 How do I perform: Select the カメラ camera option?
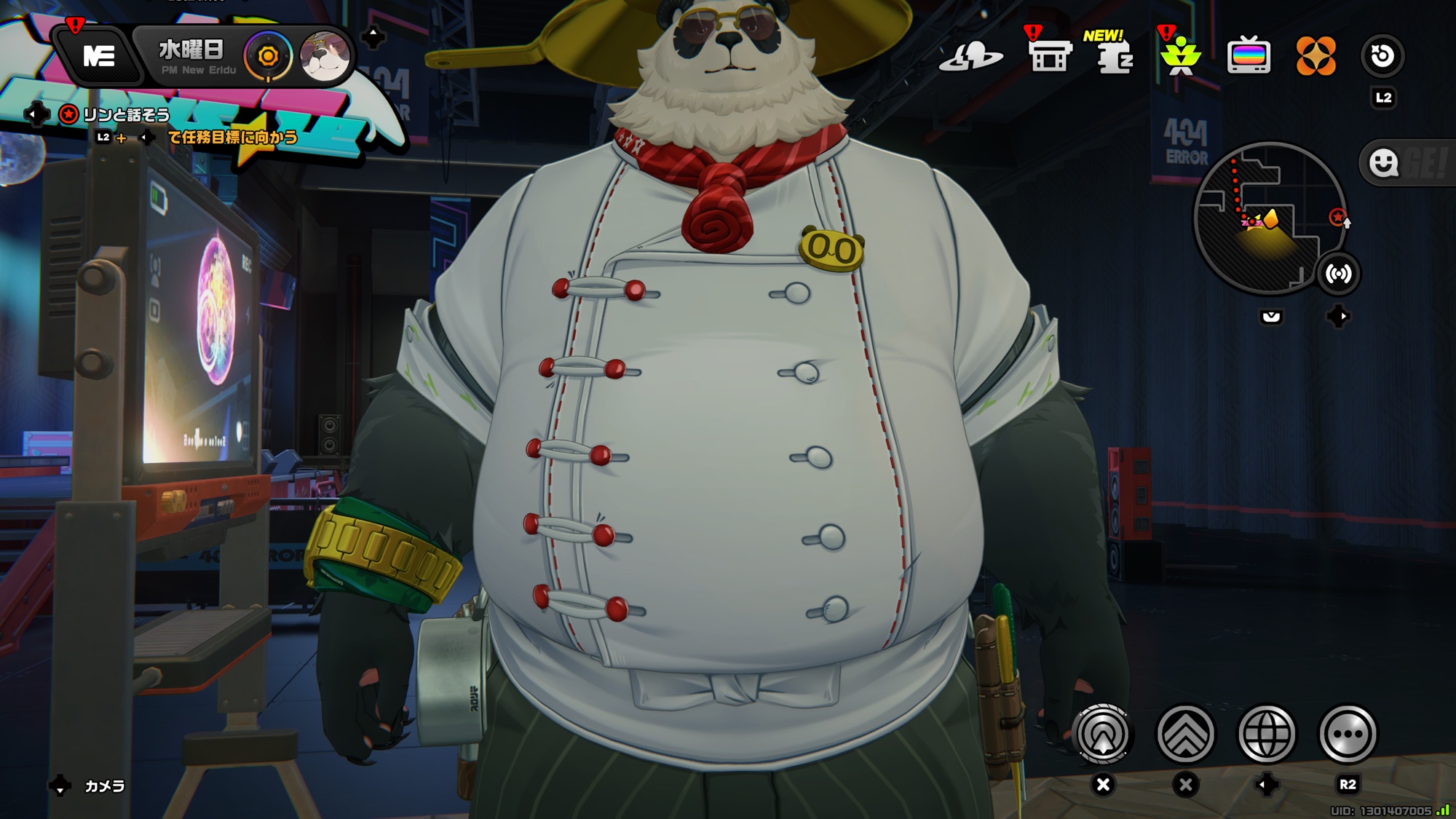click(105, 786)
